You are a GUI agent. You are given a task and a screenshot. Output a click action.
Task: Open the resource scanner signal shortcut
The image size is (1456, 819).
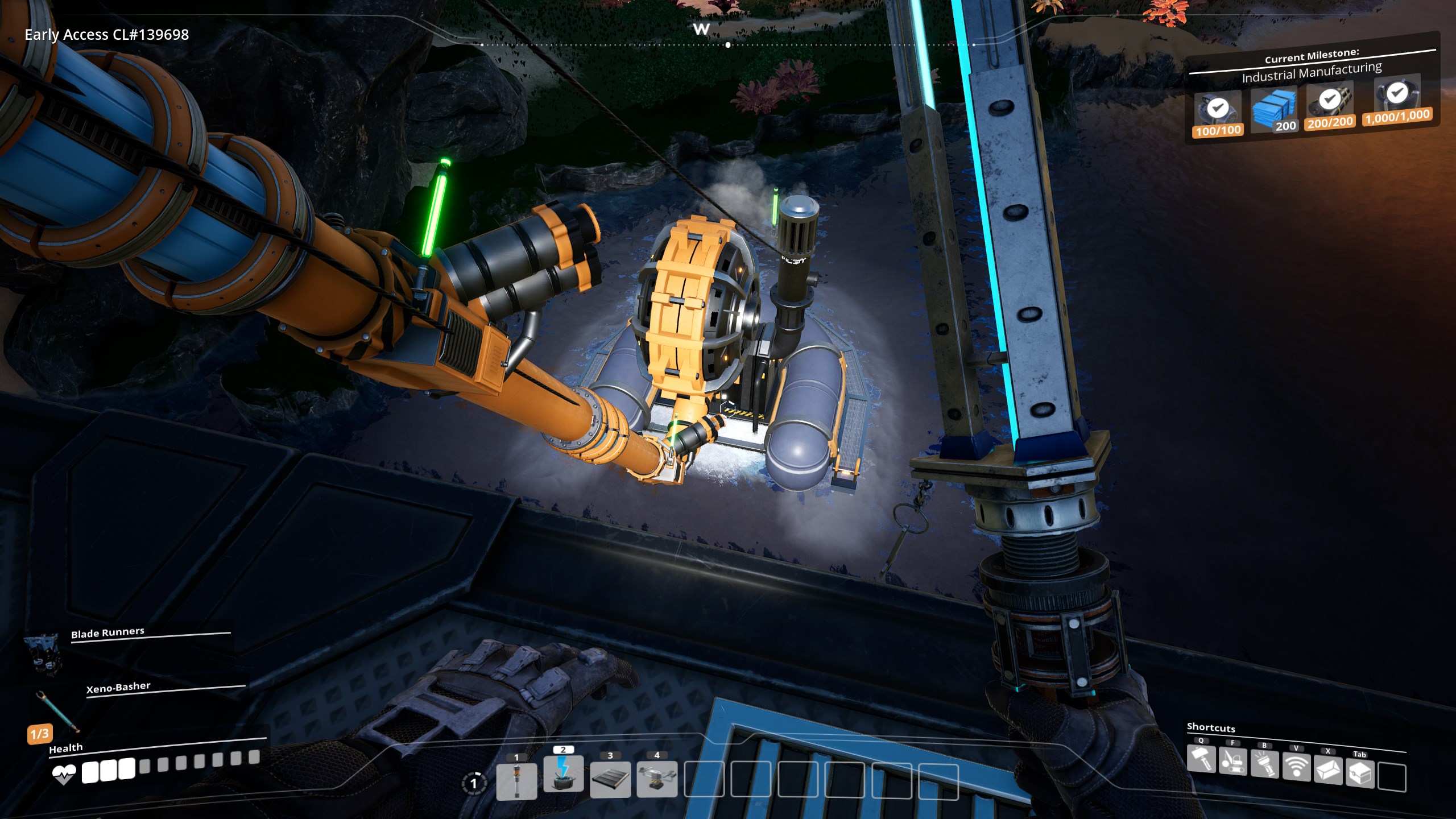(1296, 768)
